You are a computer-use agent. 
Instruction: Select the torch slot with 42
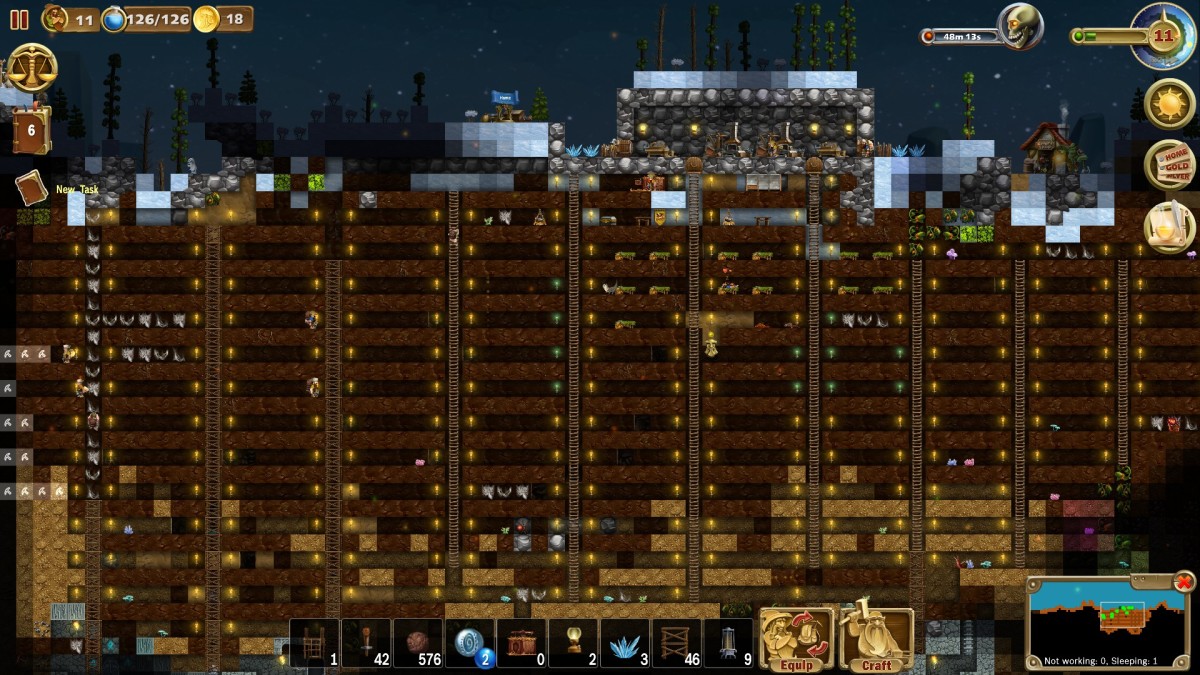pyautogui.click(x=366, y=643)
